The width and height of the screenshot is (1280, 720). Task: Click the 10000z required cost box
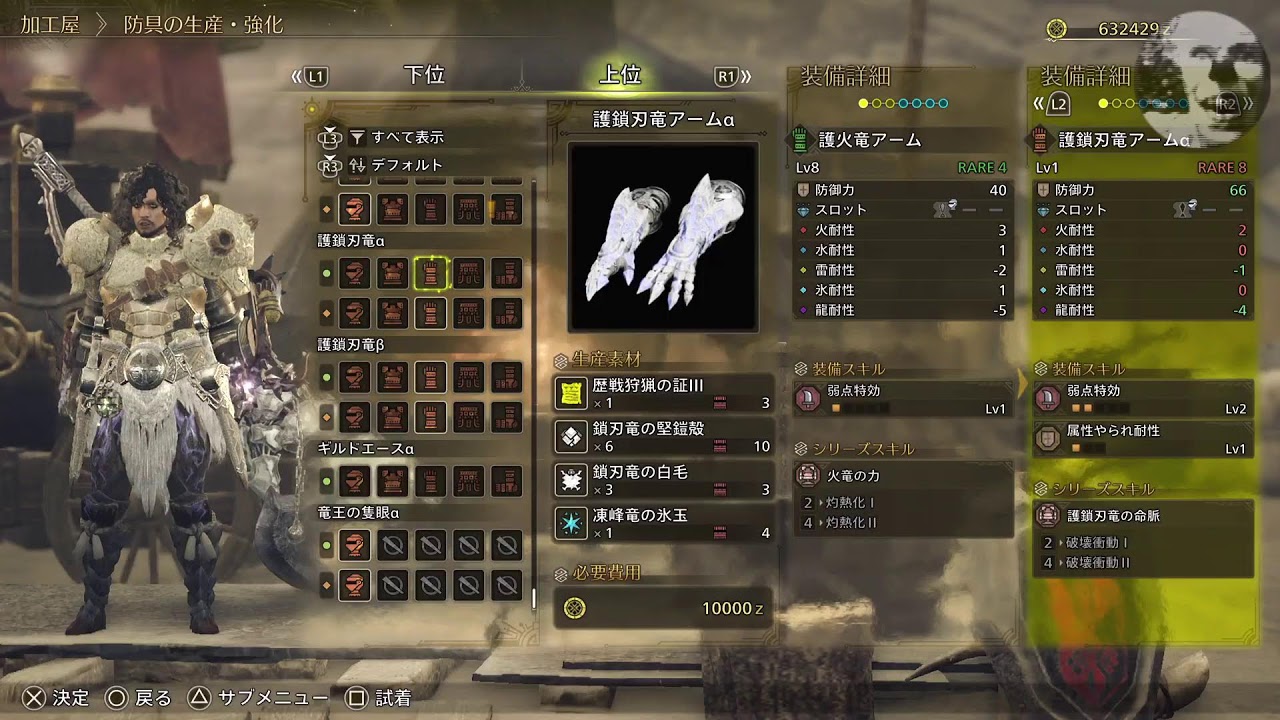point(663,608)
